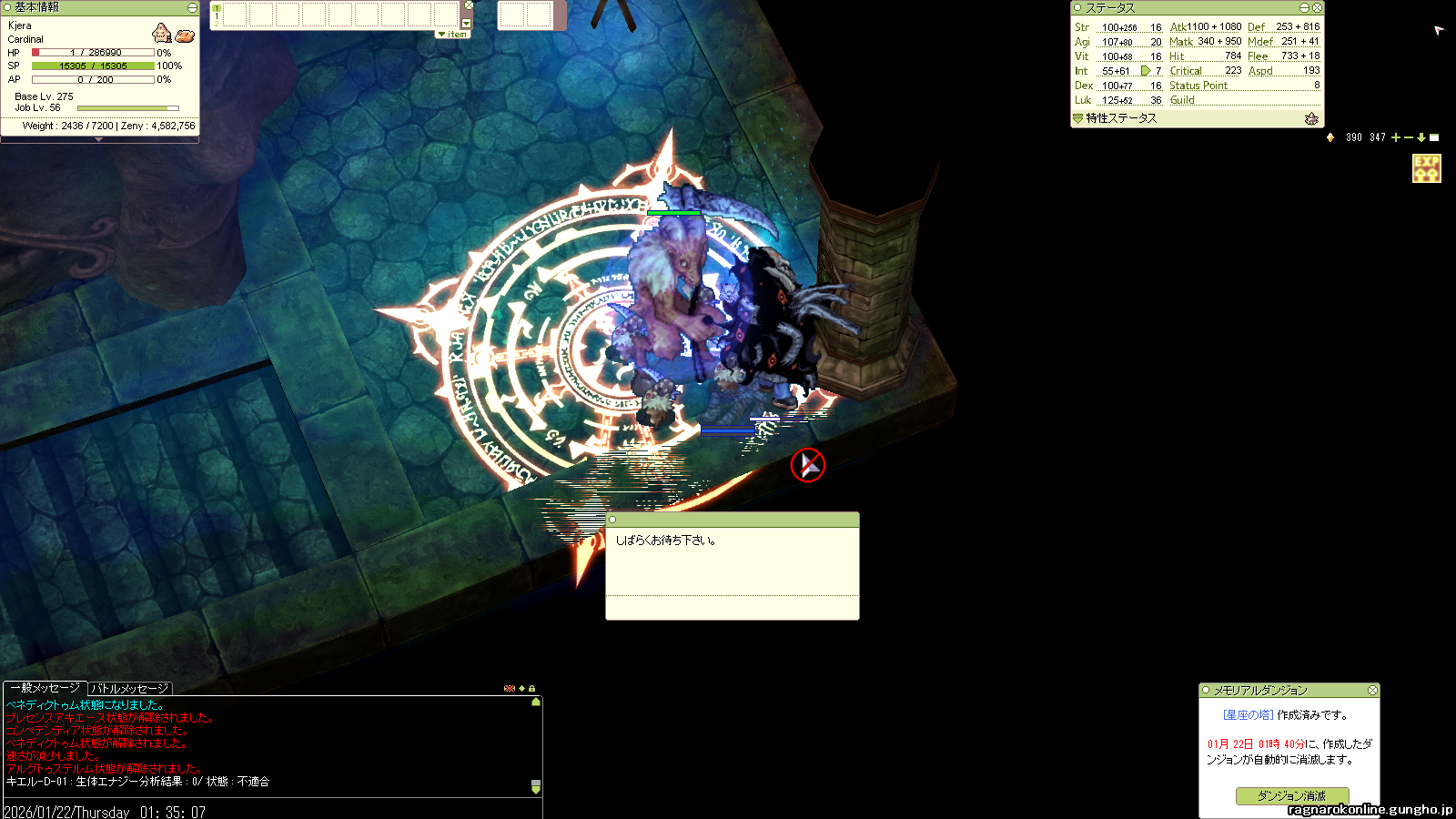Minimize the ステータス window
The image size is (1456, 819).
pyautogui.click(x=1304, y=7)
